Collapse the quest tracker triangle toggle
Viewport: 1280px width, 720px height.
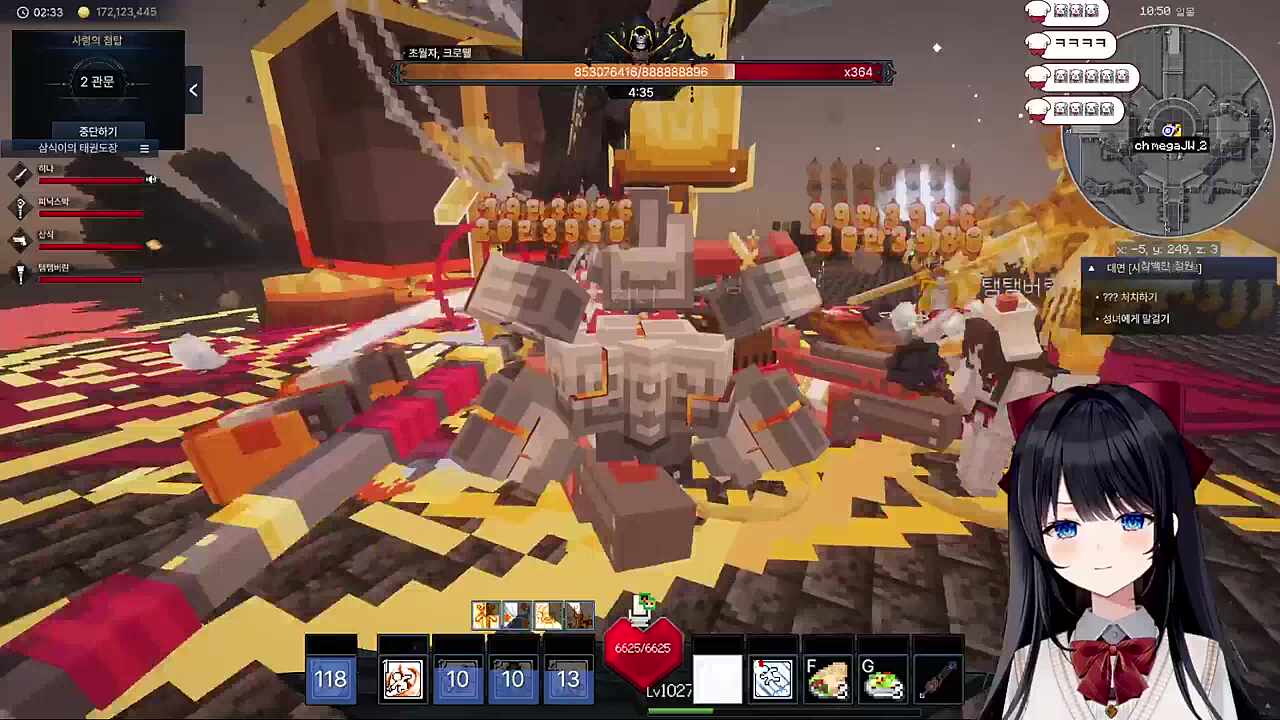click(x=1091, y=268)
